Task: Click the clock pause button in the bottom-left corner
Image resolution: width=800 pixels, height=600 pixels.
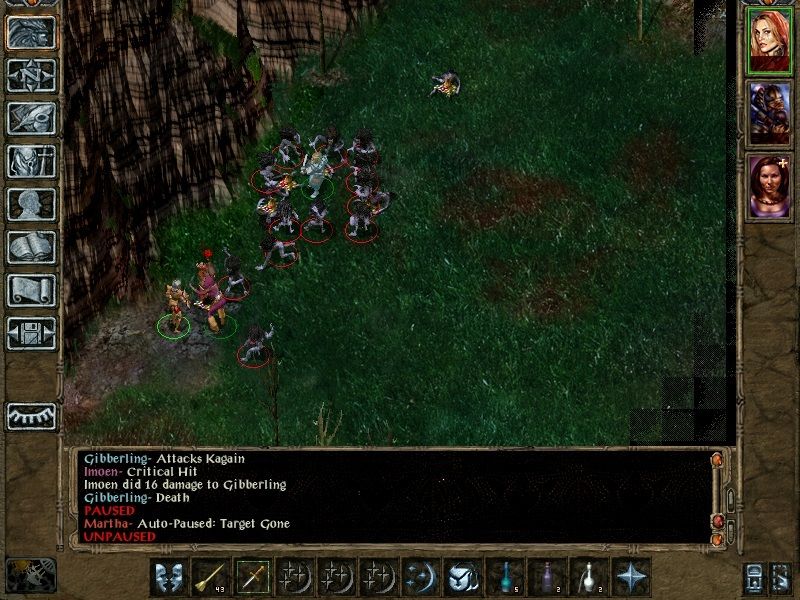Action: (30, 573)
